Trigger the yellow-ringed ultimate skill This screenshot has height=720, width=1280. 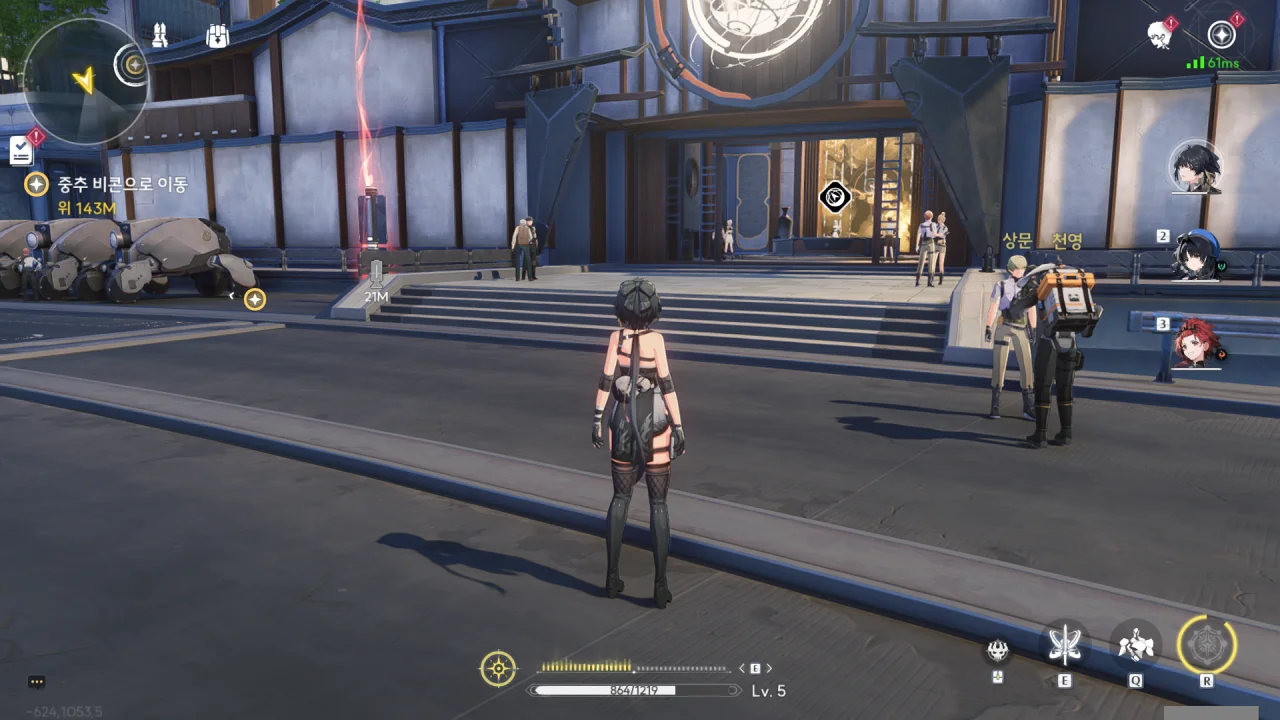(1207, 644)
